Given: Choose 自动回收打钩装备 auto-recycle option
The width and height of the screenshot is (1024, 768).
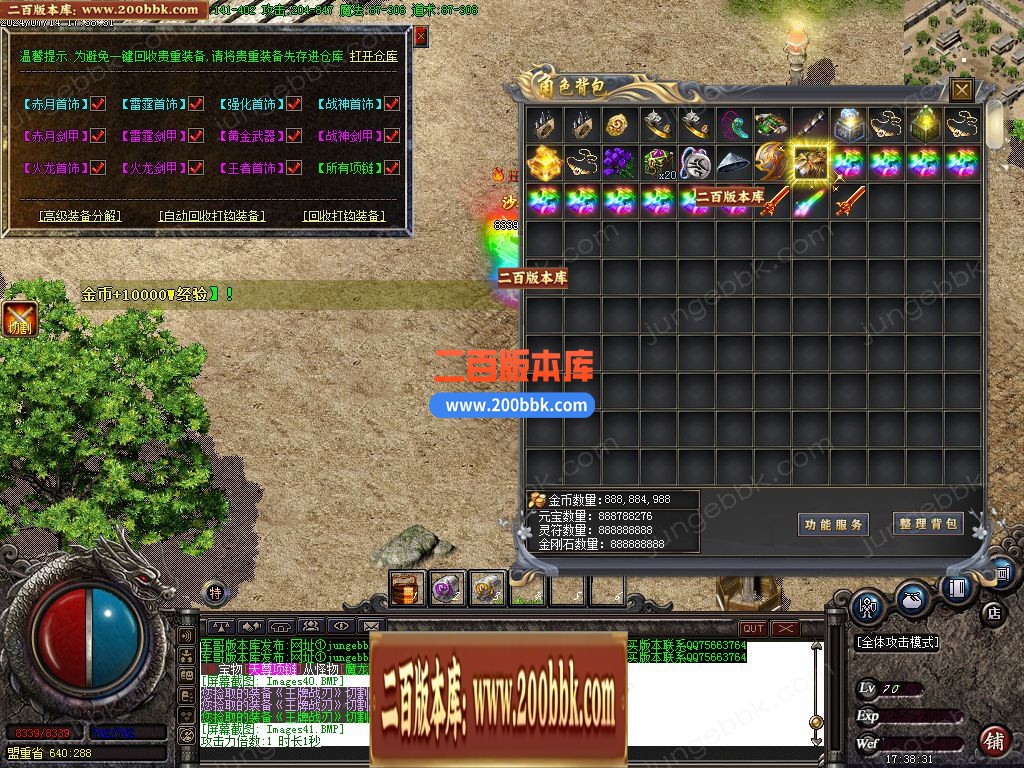Looking at the screenshot, I should 212,215.
